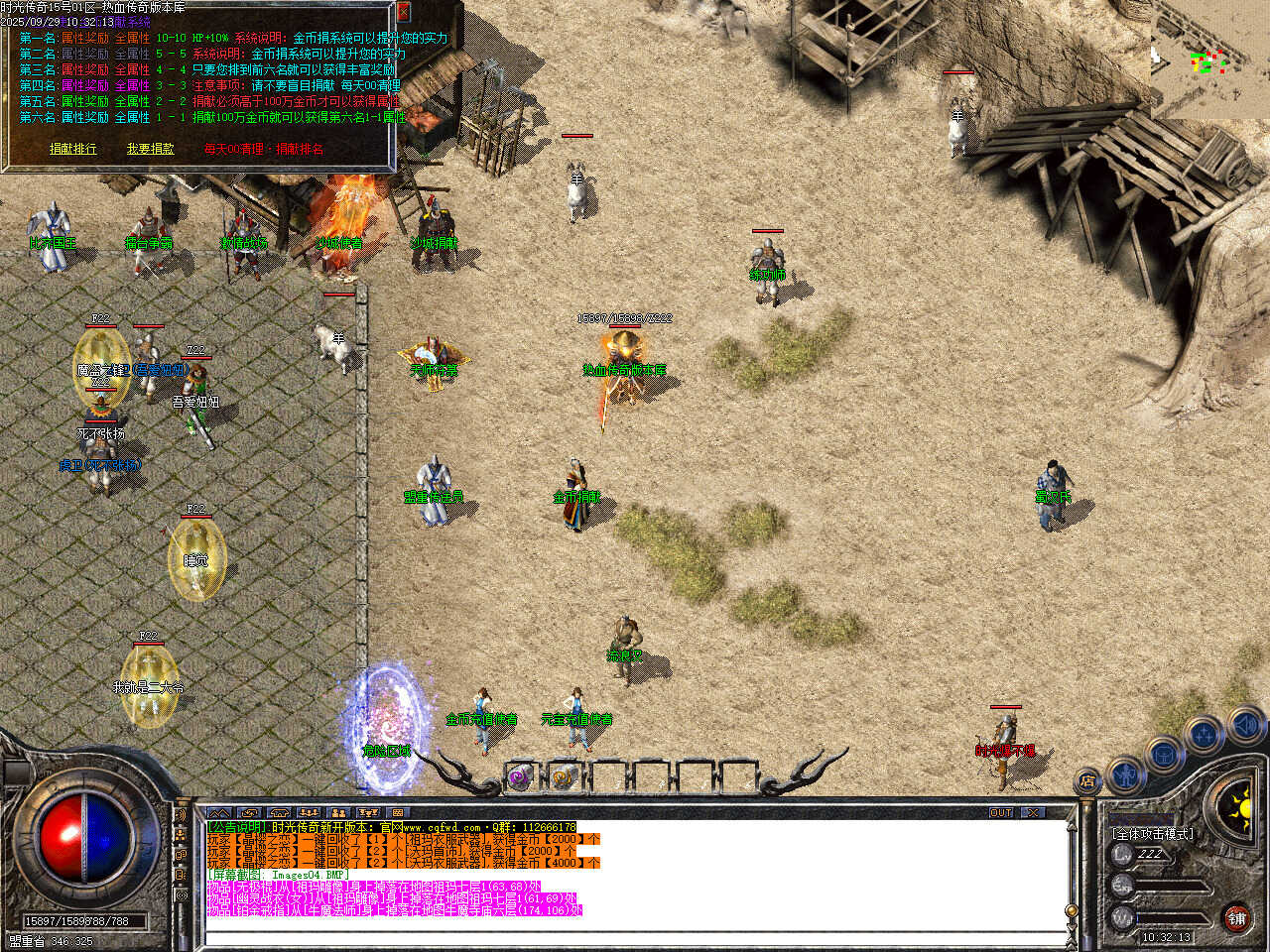Use the orange swirl scroll in the belt

click(562, 778)
